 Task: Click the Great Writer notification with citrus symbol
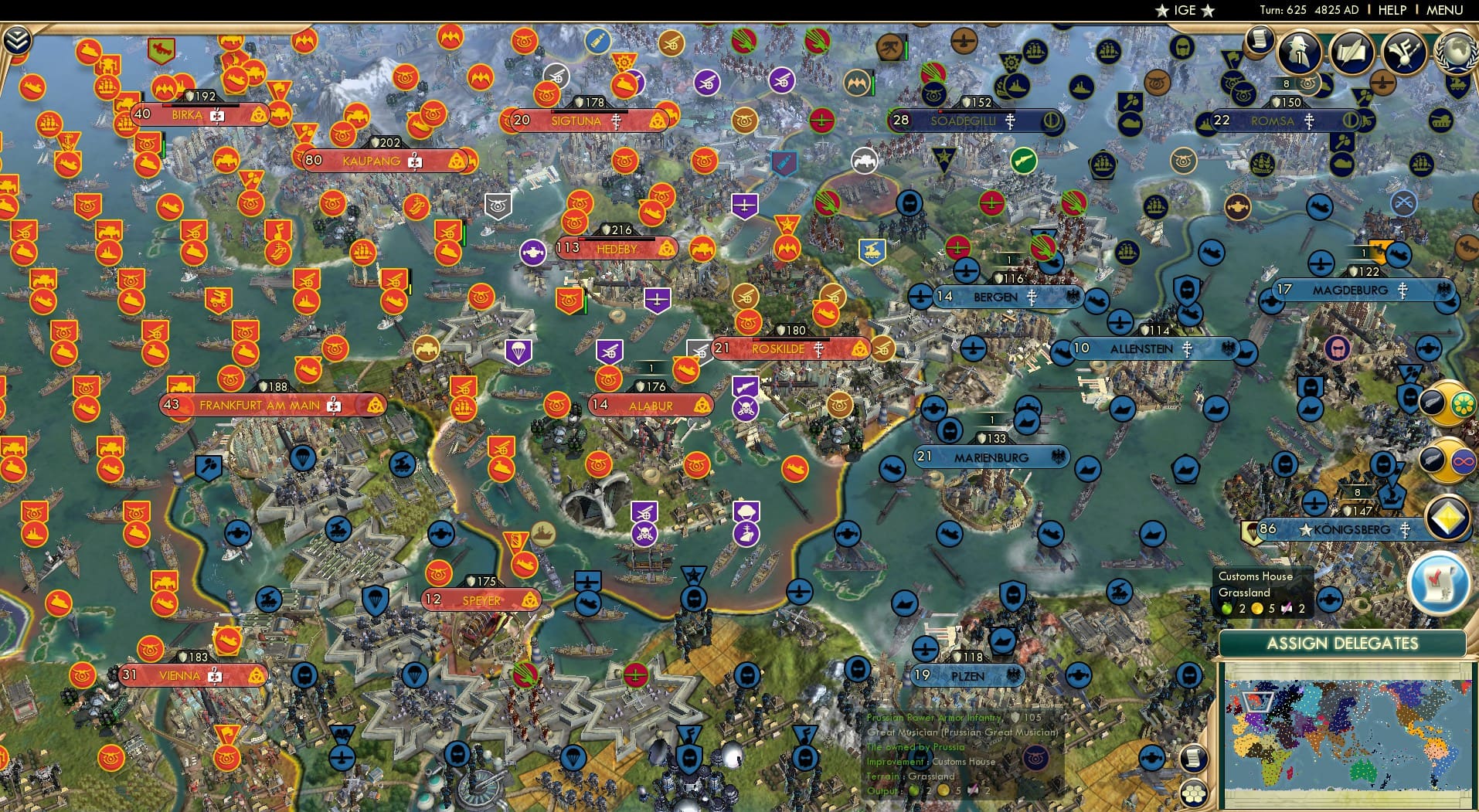(x=1447, y=404)
